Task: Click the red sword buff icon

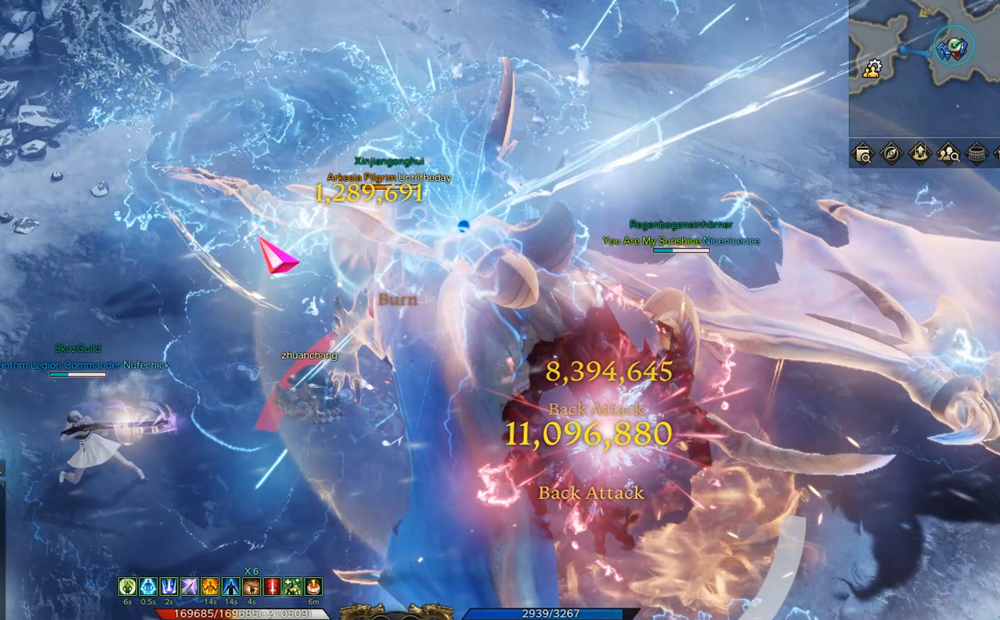Action: click(271, 587)
